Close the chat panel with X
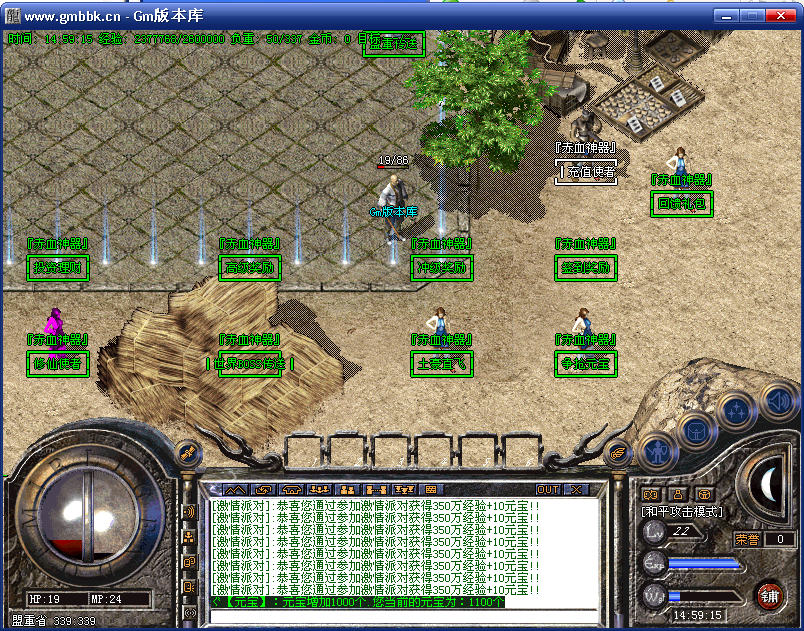The width and height of the screenshot is (804, 631). click(575, 490)
